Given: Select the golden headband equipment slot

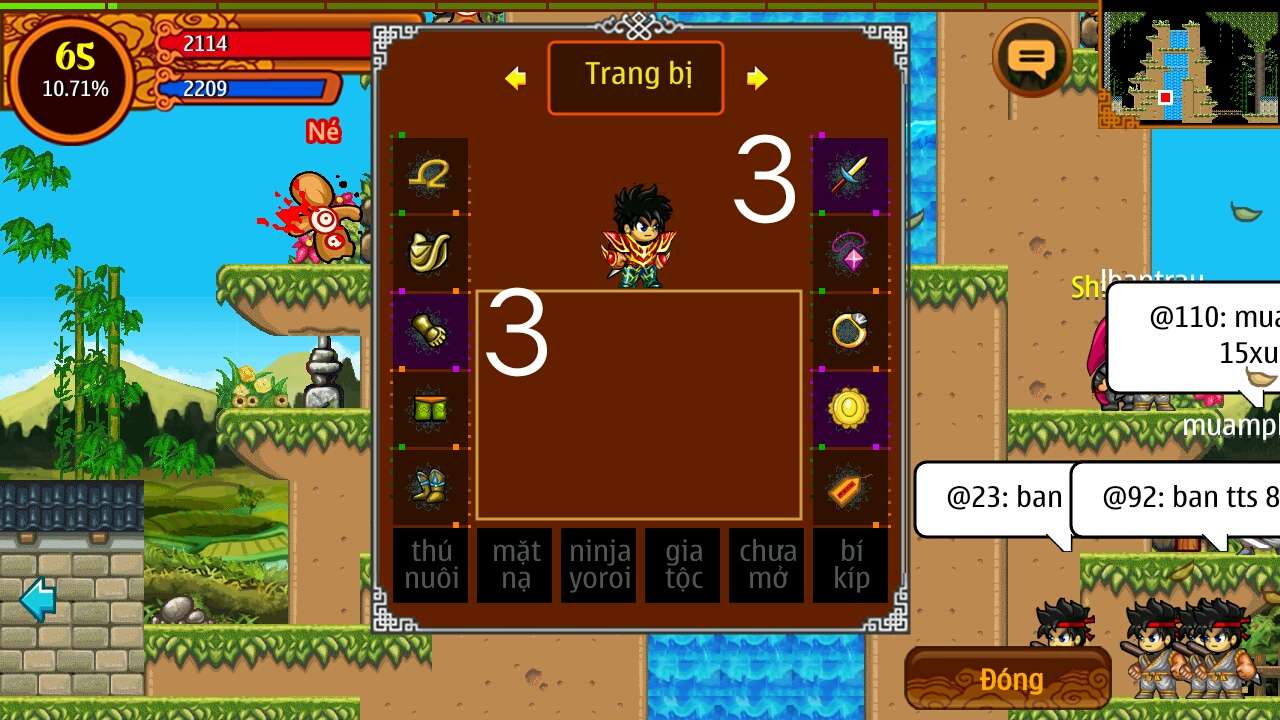Looking at the screenshot, I should click(430, 176).
